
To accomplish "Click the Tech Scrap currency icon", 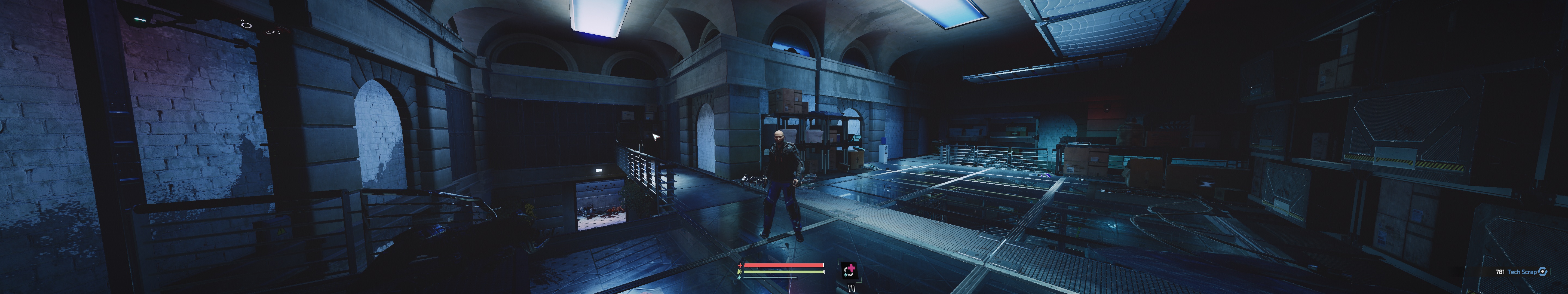I will (x=1542, y=272).
